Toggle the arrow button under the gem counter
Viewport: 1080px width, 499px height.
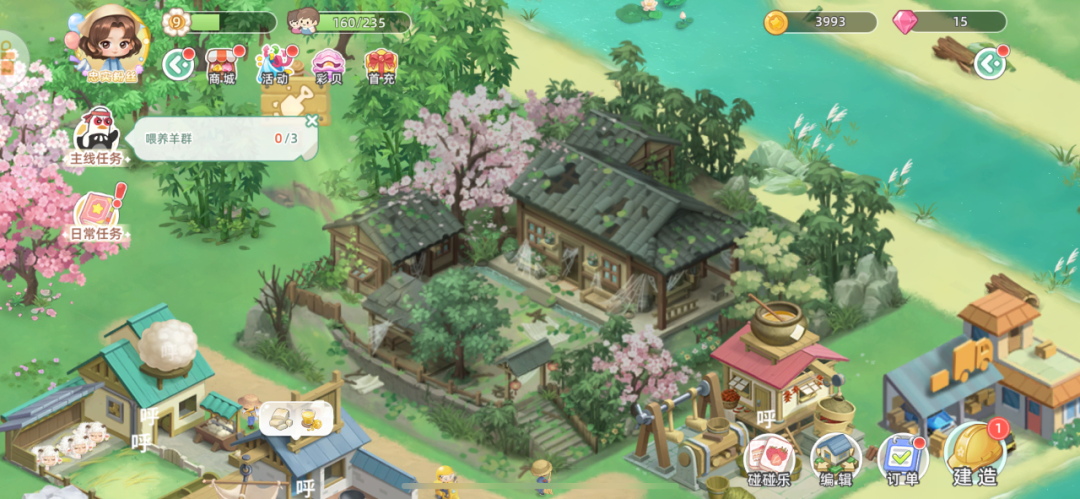(x=990, y=64)
